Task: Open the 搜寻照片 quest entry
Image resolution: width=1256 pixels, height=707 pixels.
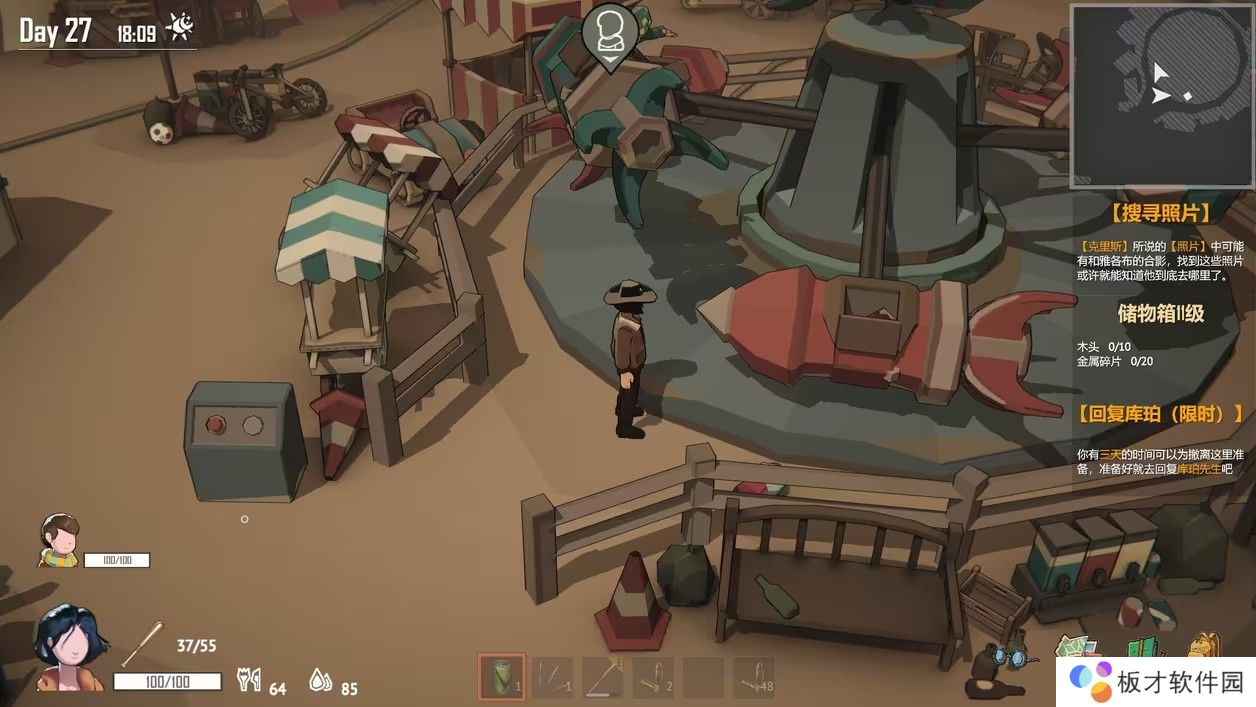Action: [x=1160, y=213]
